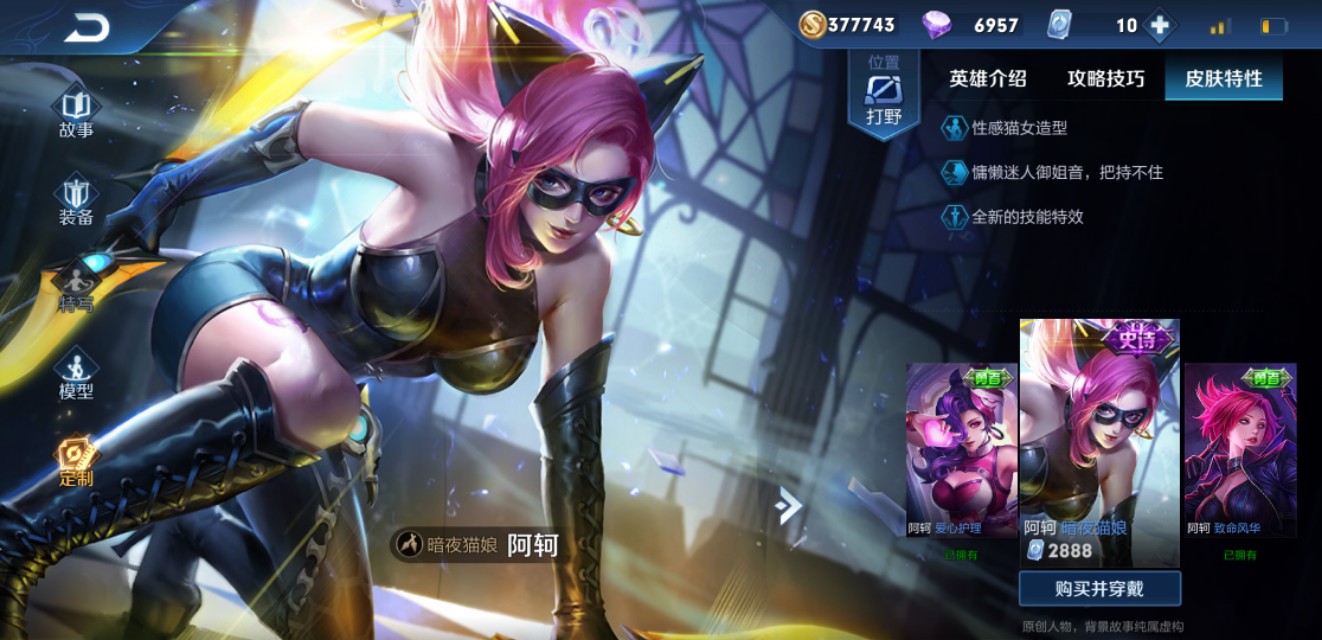The width and height of the screenshot is (1322, 640).
Task: Open the 定制 customization section
Action: (x=76, y=462)
